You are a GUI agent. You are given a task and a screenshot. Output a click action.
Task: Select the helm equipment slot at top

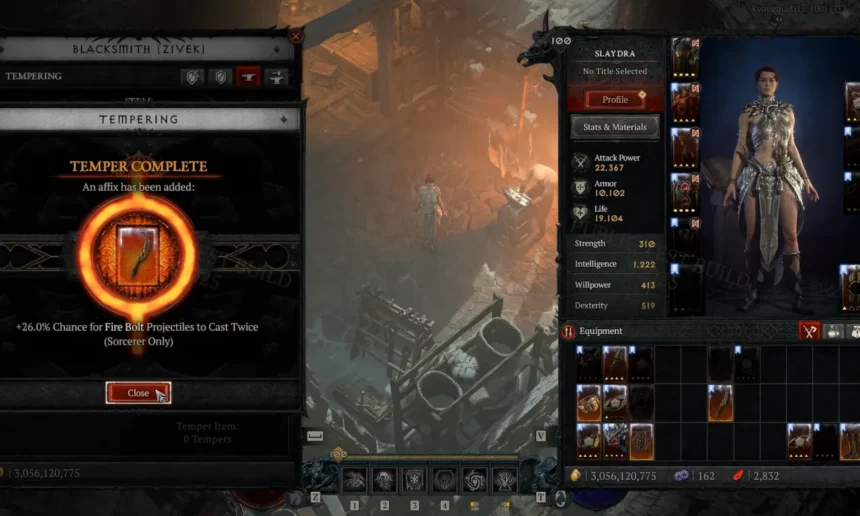pyautogui.click(x=685, y=58)
